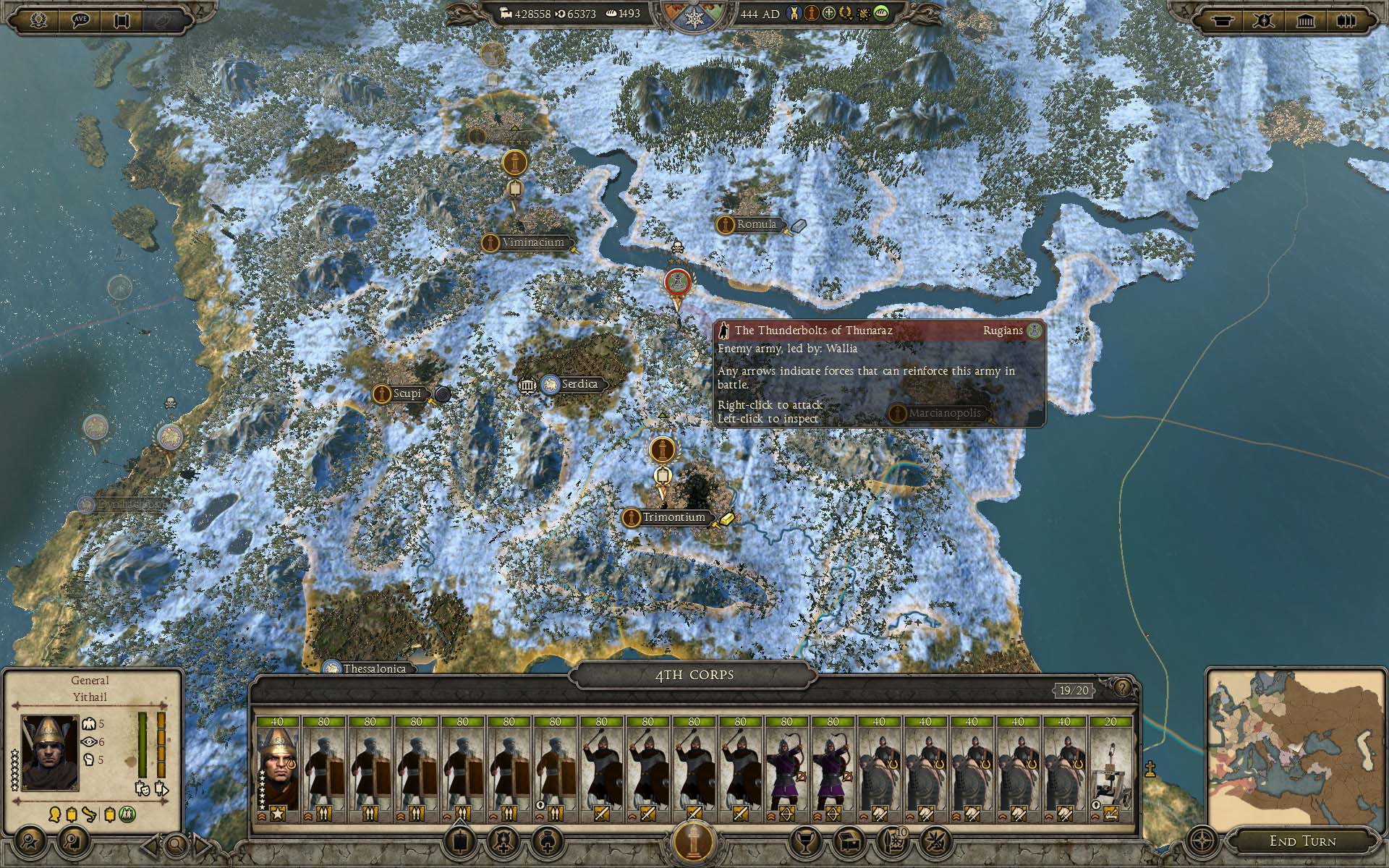Screen dimensions: 1389x868
Task: Click General Yithail's portrait
Action: coord(50,752)
